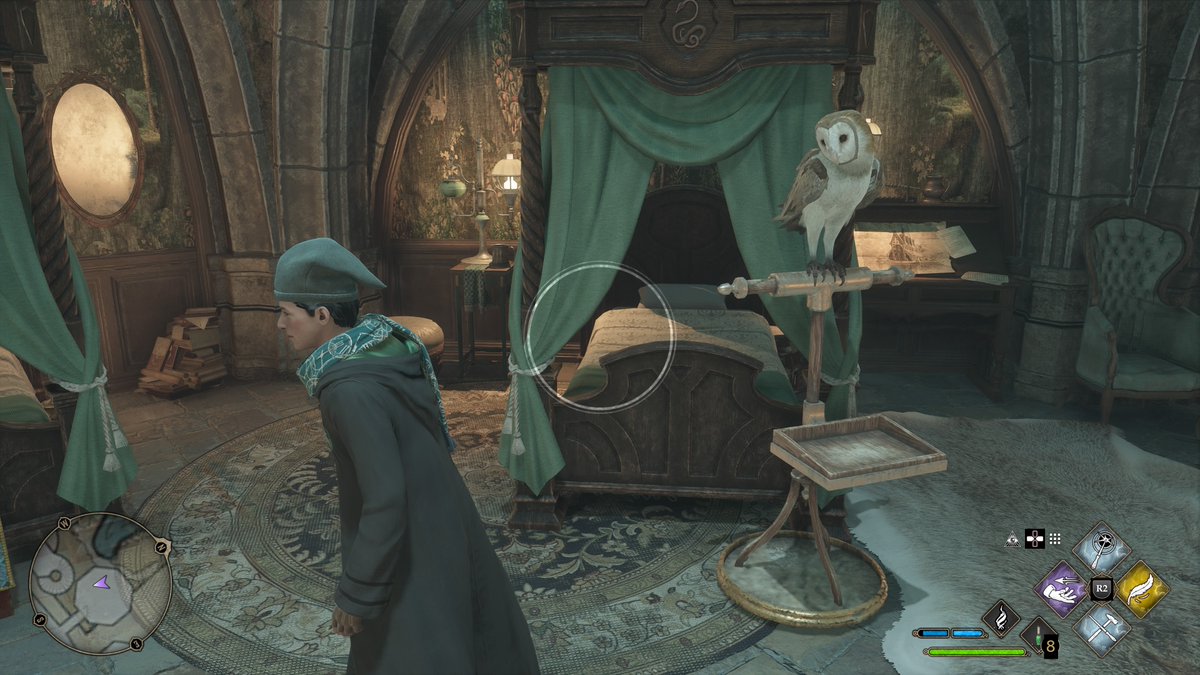Activate the crossed hammer and wand spell
This screenshot has height=675, width=1200.
tap(1102, 629)
